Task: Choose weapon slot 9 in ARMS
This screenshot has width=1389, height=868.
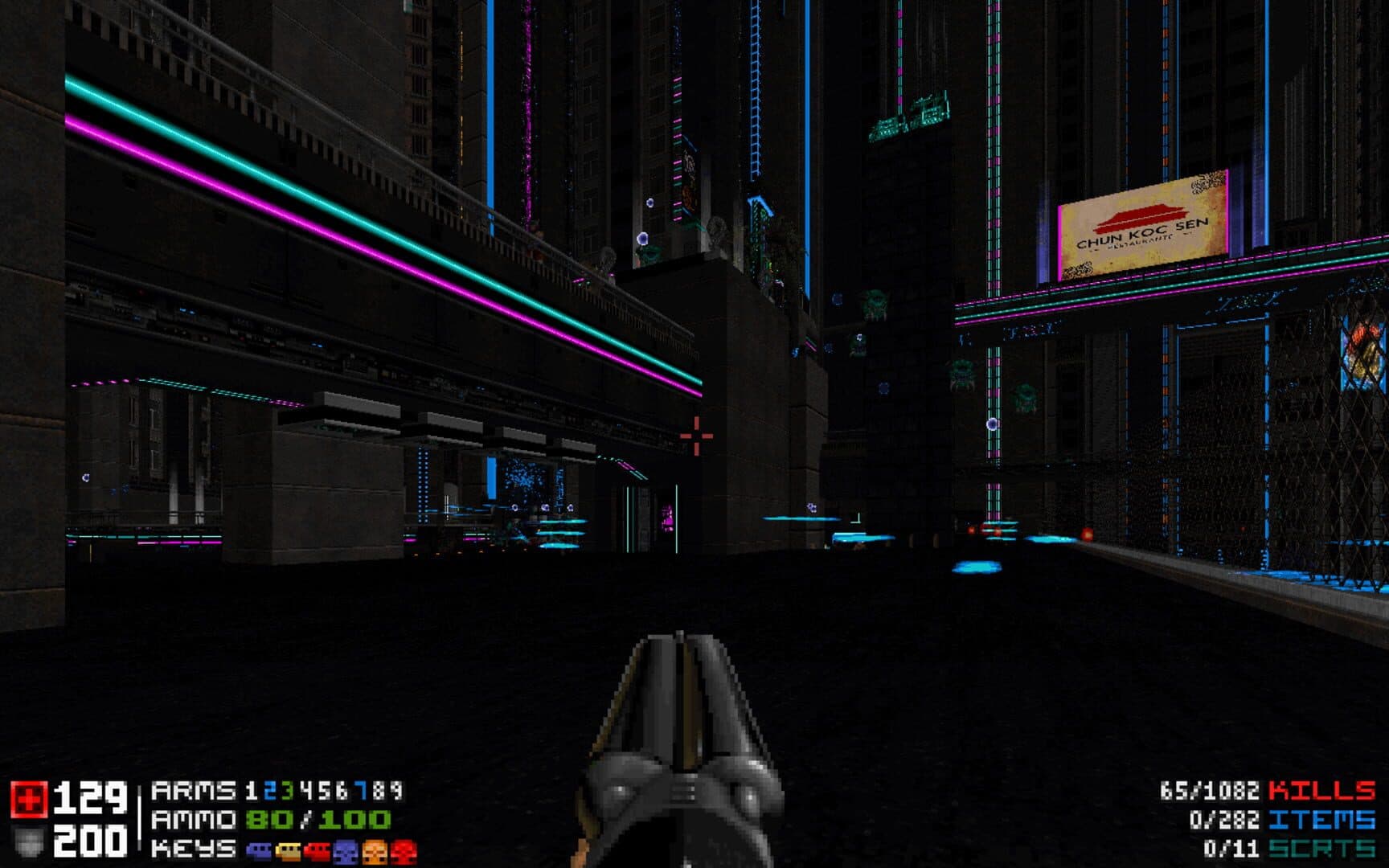Action: (396, 792)
